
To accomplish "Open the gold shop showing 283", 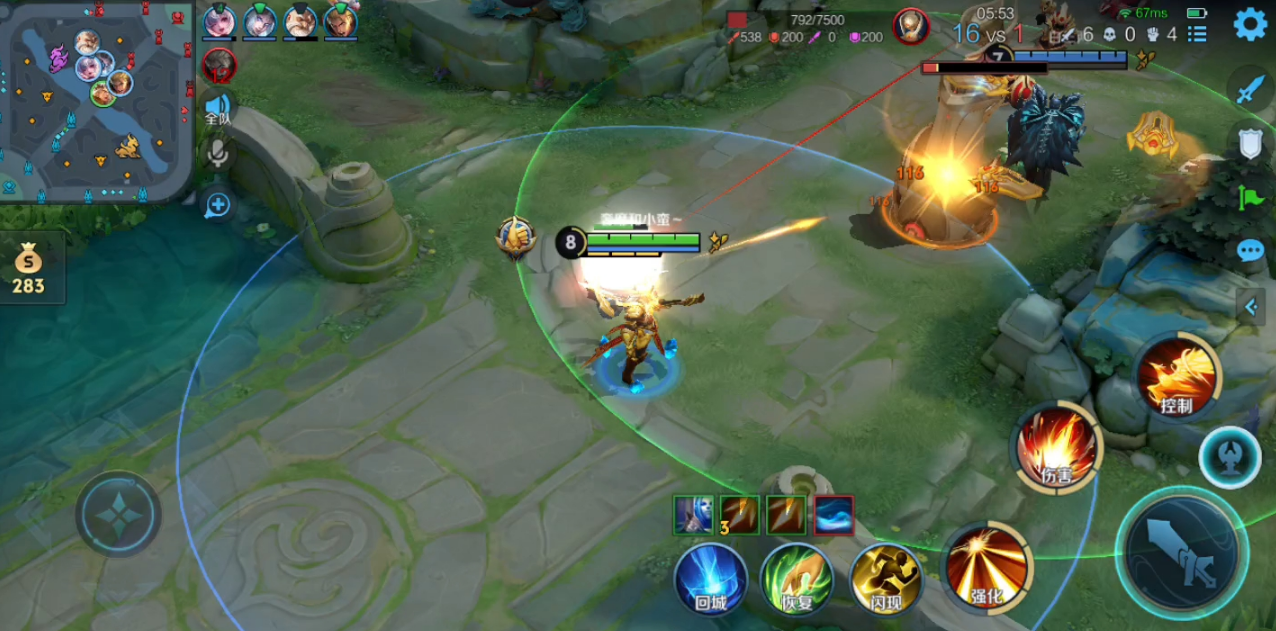I will [x=28, y=270].
